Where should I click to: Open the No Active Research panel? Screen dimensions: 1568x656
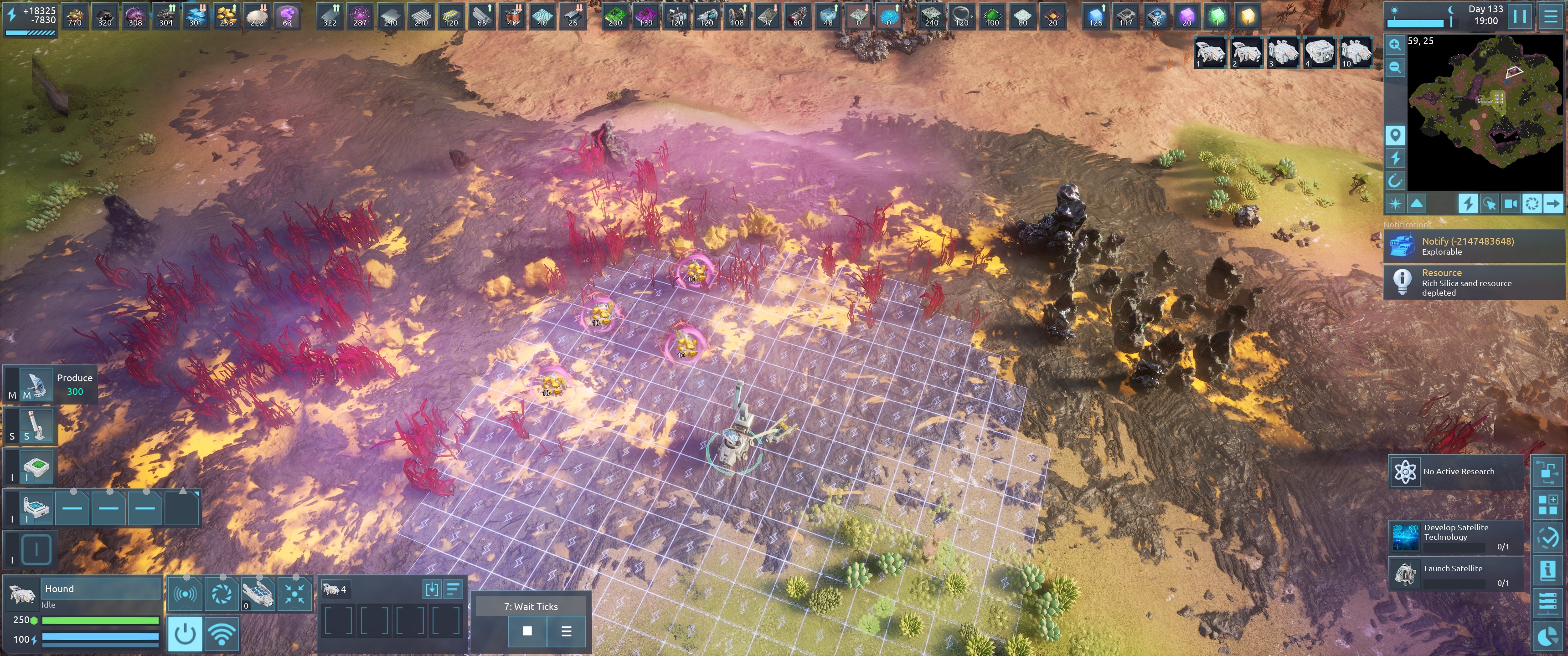click(x=1456, y=471)
